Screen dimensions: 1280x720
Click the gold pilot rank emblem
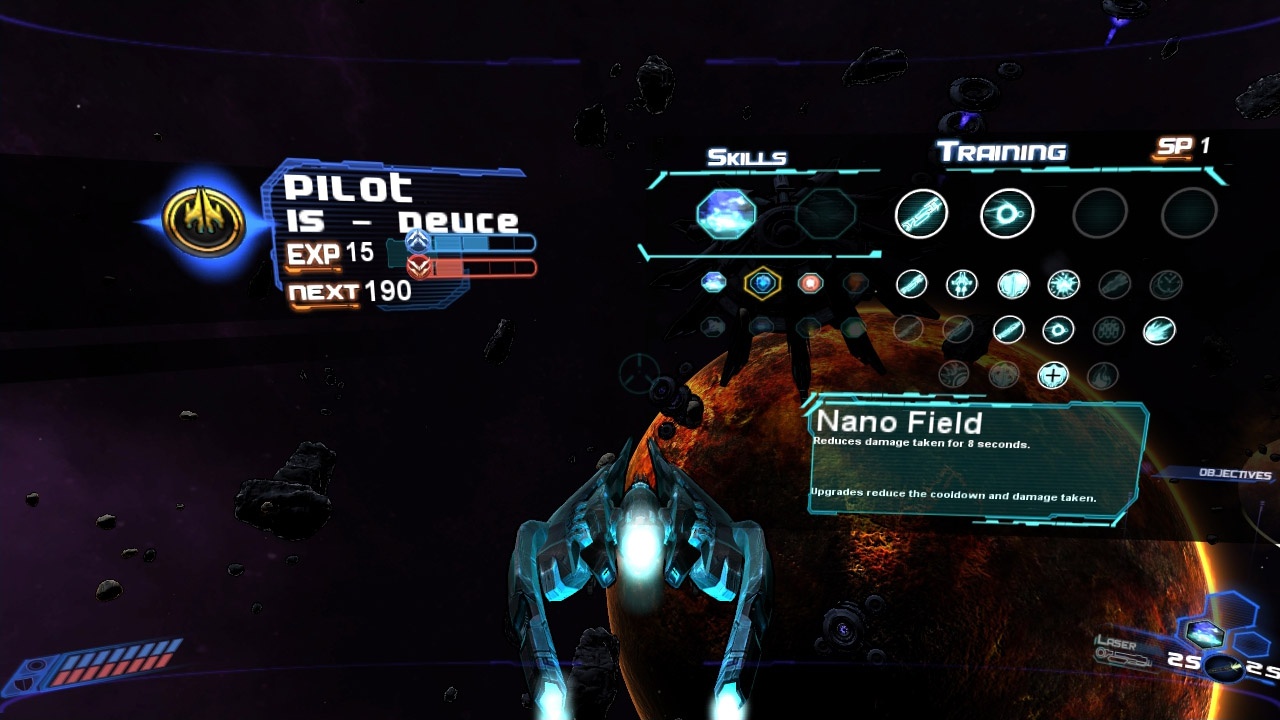204,222
